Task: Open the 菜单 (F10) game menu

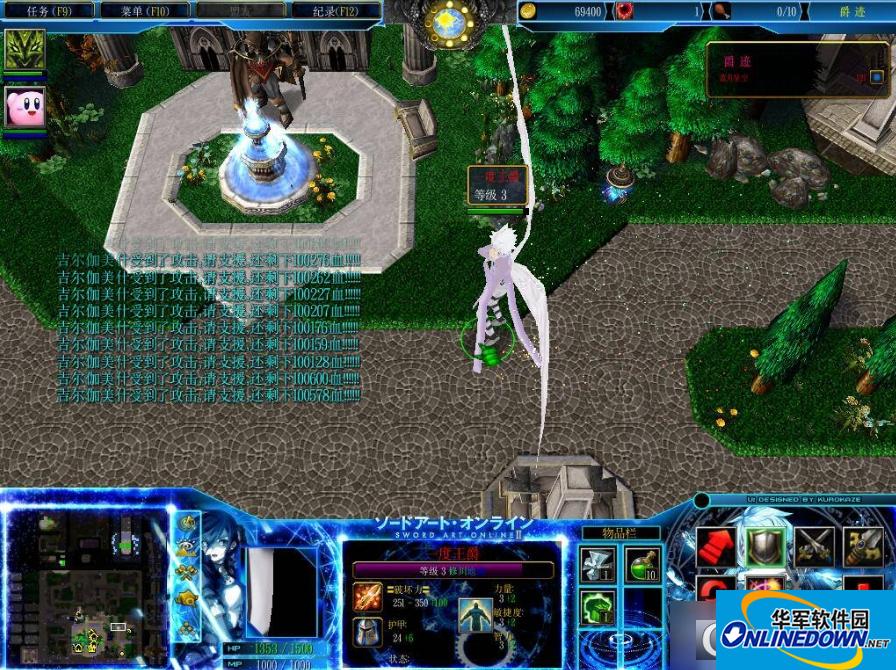Action: [x=143, y=11]
